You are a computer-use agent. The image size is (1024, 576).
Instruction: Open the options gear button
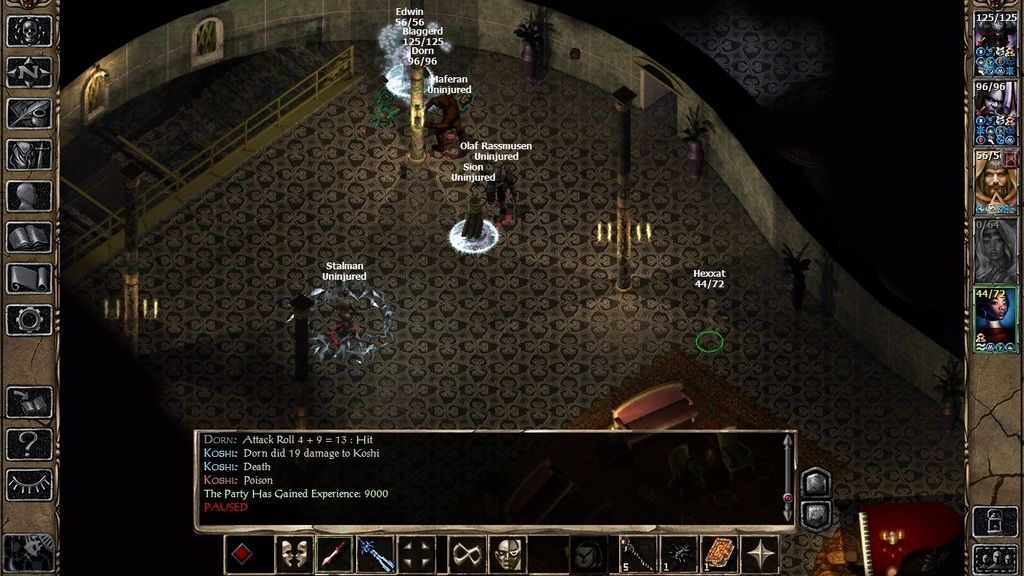point(29,319)
